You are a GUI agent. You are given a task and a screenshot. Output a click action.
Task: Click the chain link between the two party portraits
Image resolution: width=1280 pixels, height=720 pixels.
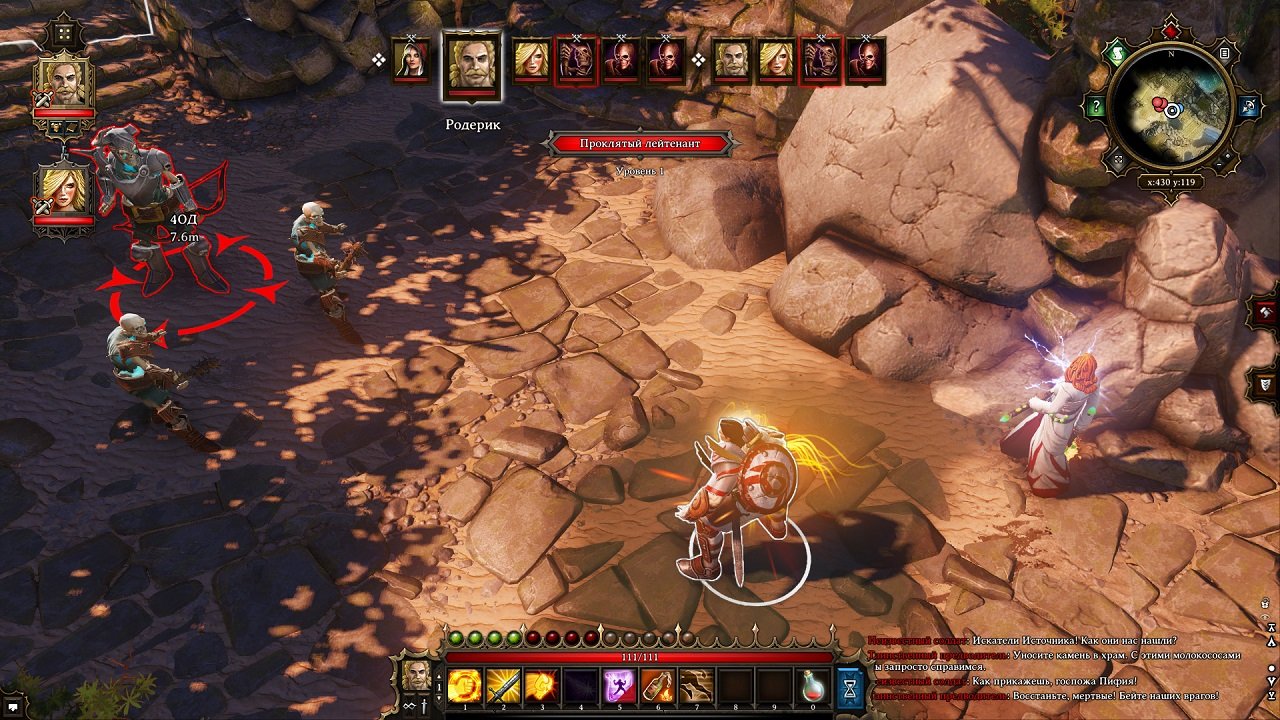[65, 150]
